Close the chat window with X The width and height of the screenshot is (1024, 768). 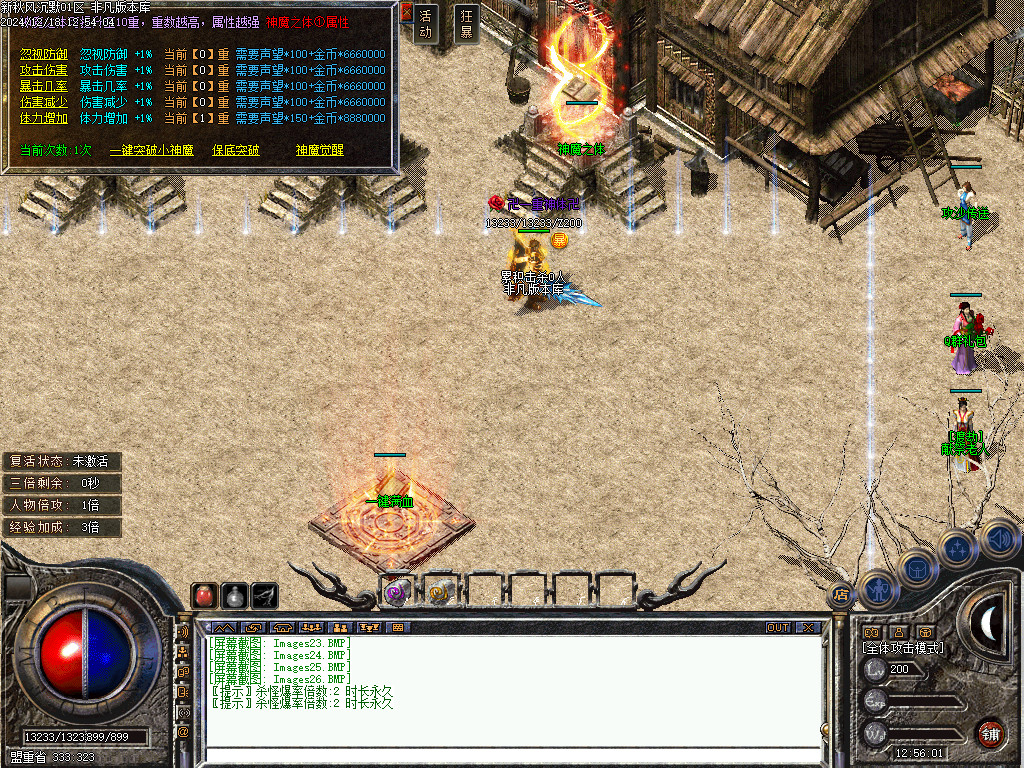(x=807, y=627)
